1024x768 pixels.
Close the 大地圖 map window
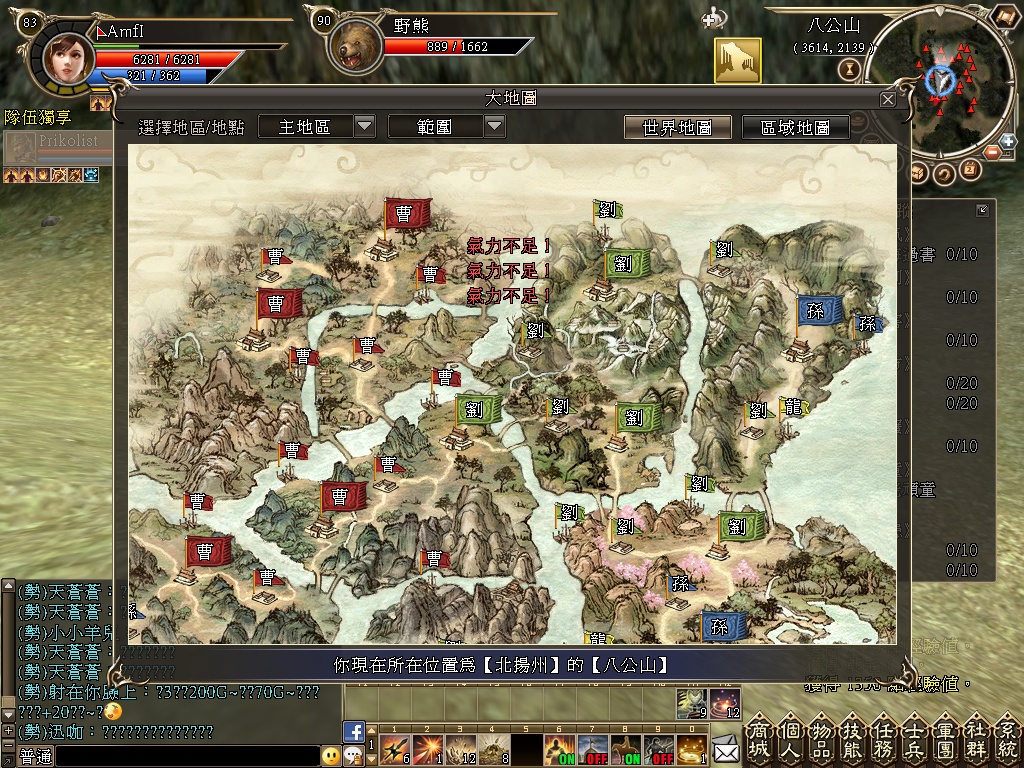888,99
